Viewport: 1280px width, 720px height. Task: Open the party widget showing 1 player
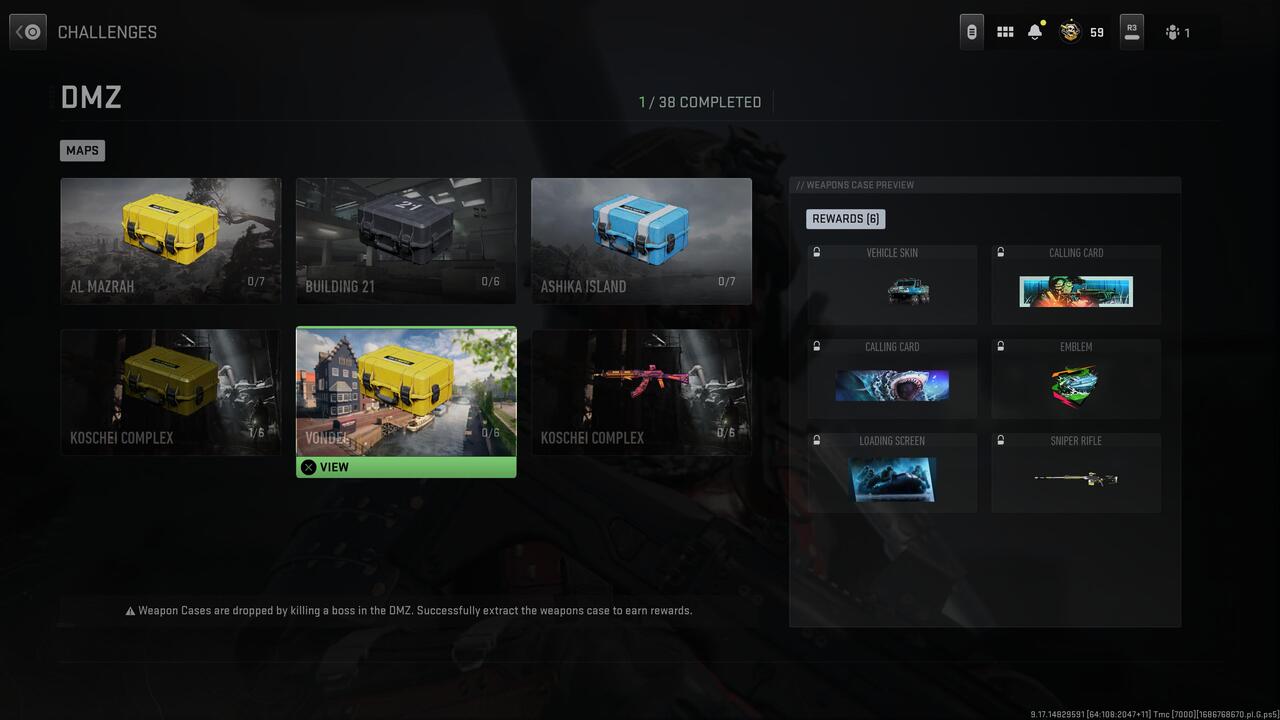[x=1178, y=32]
